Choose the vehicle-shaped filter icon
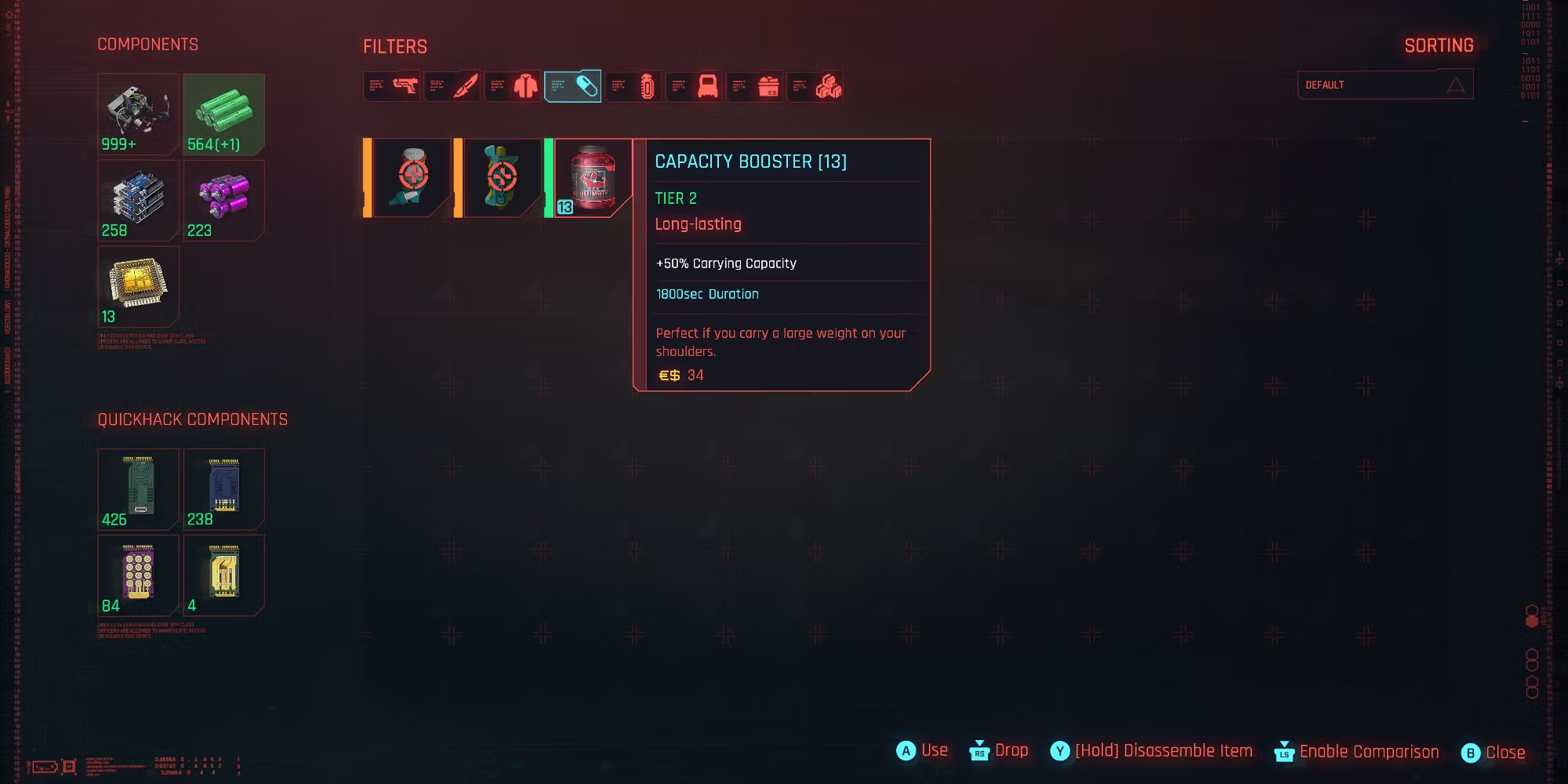 click(x=694, y=85)
